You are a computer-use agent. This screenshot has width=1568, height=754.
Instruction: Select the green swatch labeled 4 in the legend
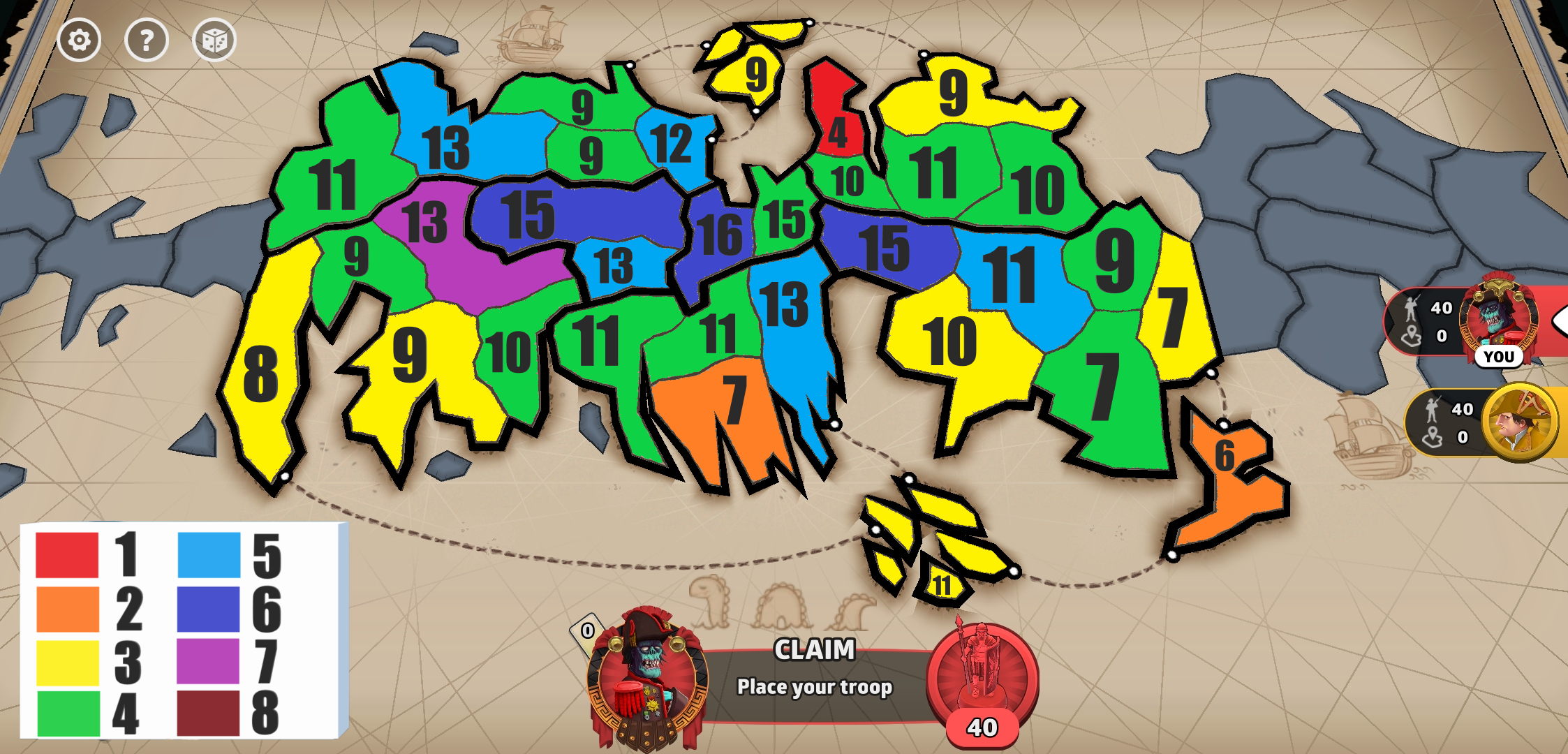tap(66, 716)
